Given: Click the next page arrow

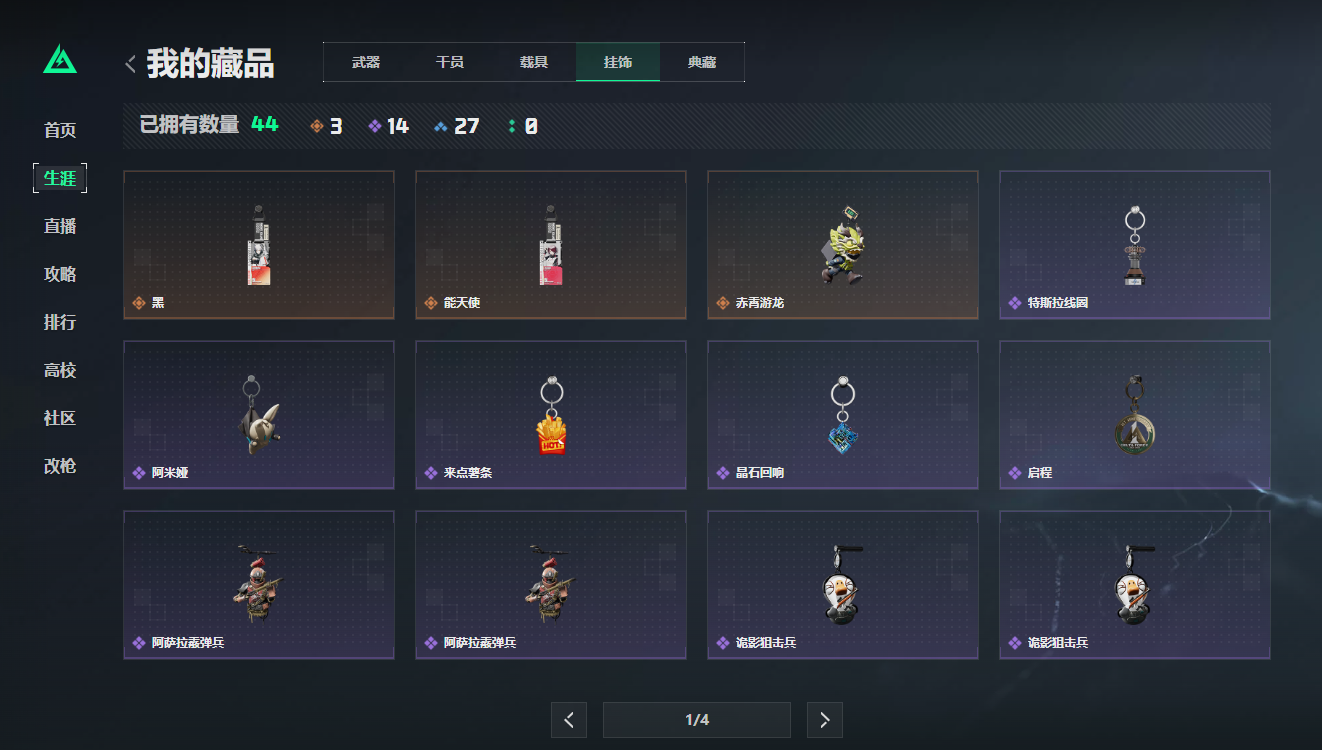Looking at the screenshot, I should pos(824,719).
